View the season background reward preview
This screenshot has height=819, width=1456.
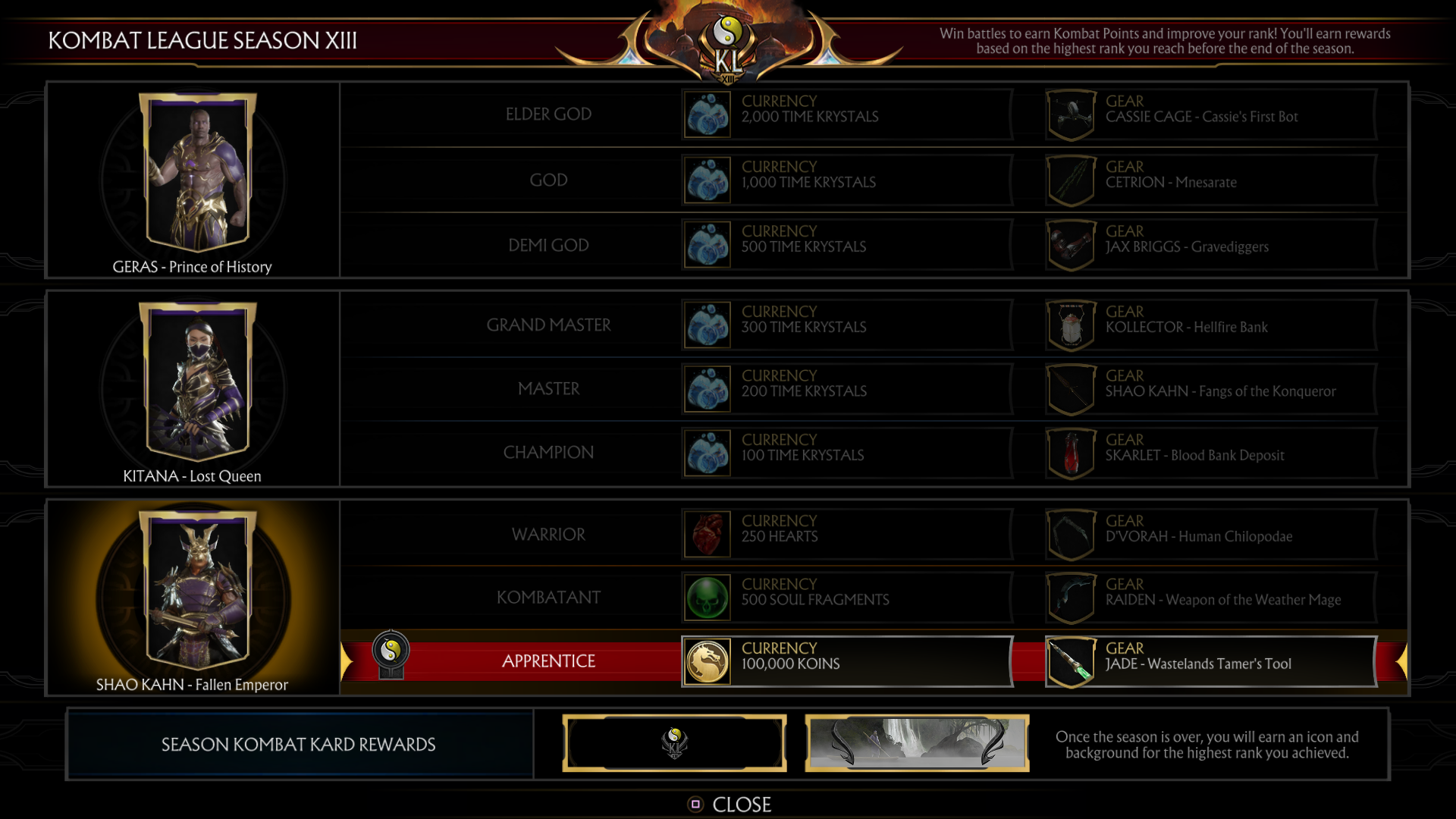pos(916,742)
